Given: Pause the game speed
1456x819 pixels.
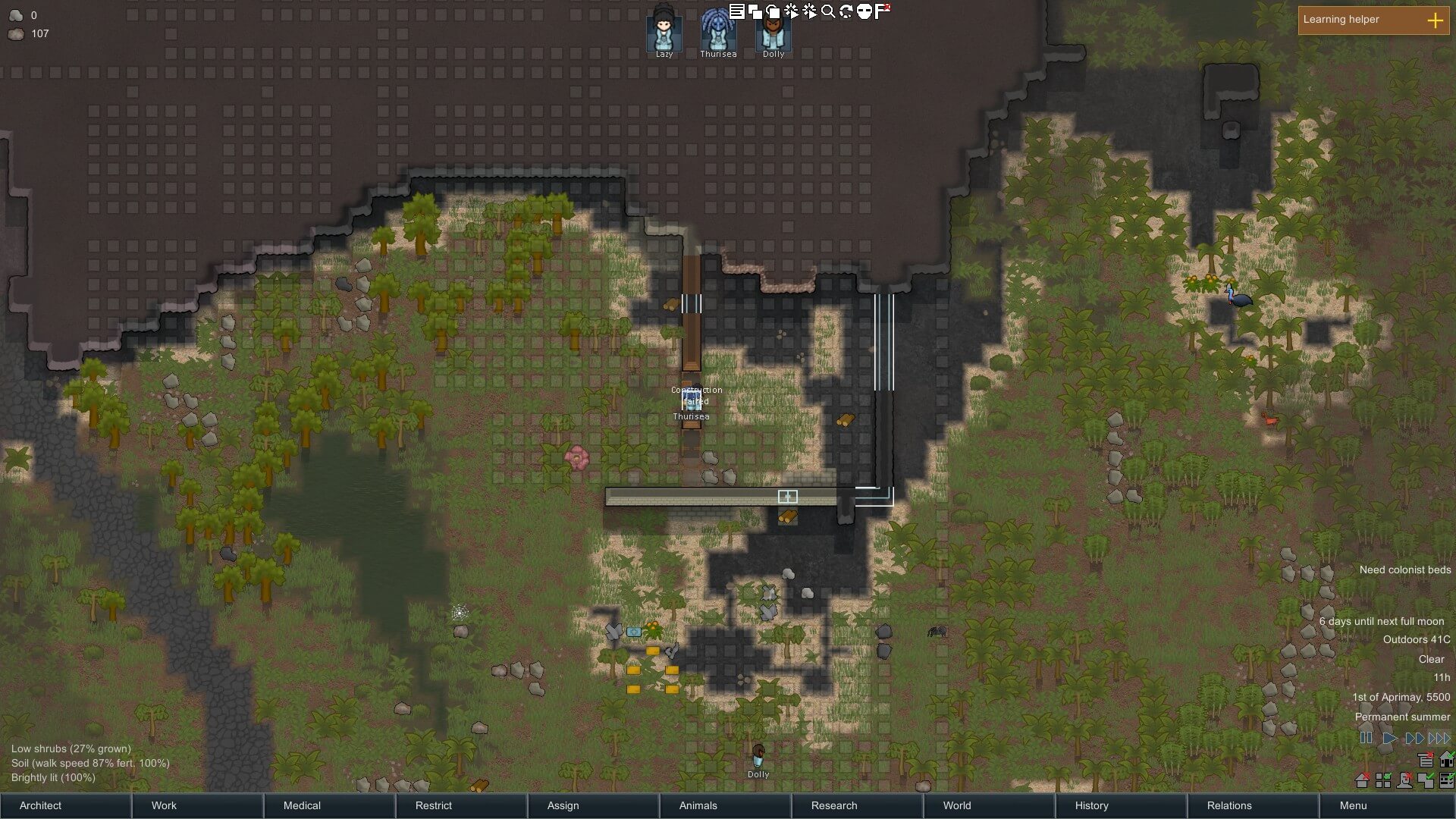Looking at the screenshot, I should click(1367, 738).
